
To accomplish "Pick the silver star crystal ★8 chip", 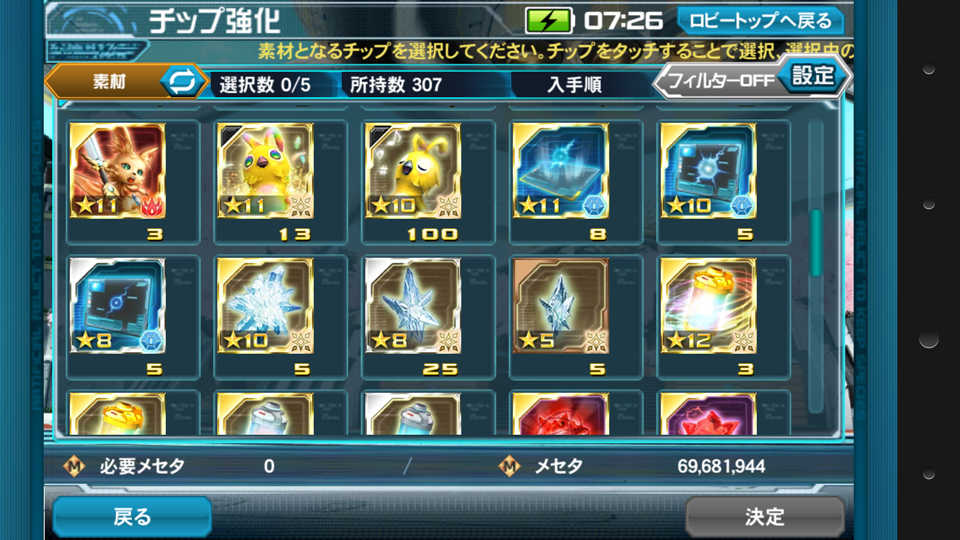I will [x=412, y=306].
